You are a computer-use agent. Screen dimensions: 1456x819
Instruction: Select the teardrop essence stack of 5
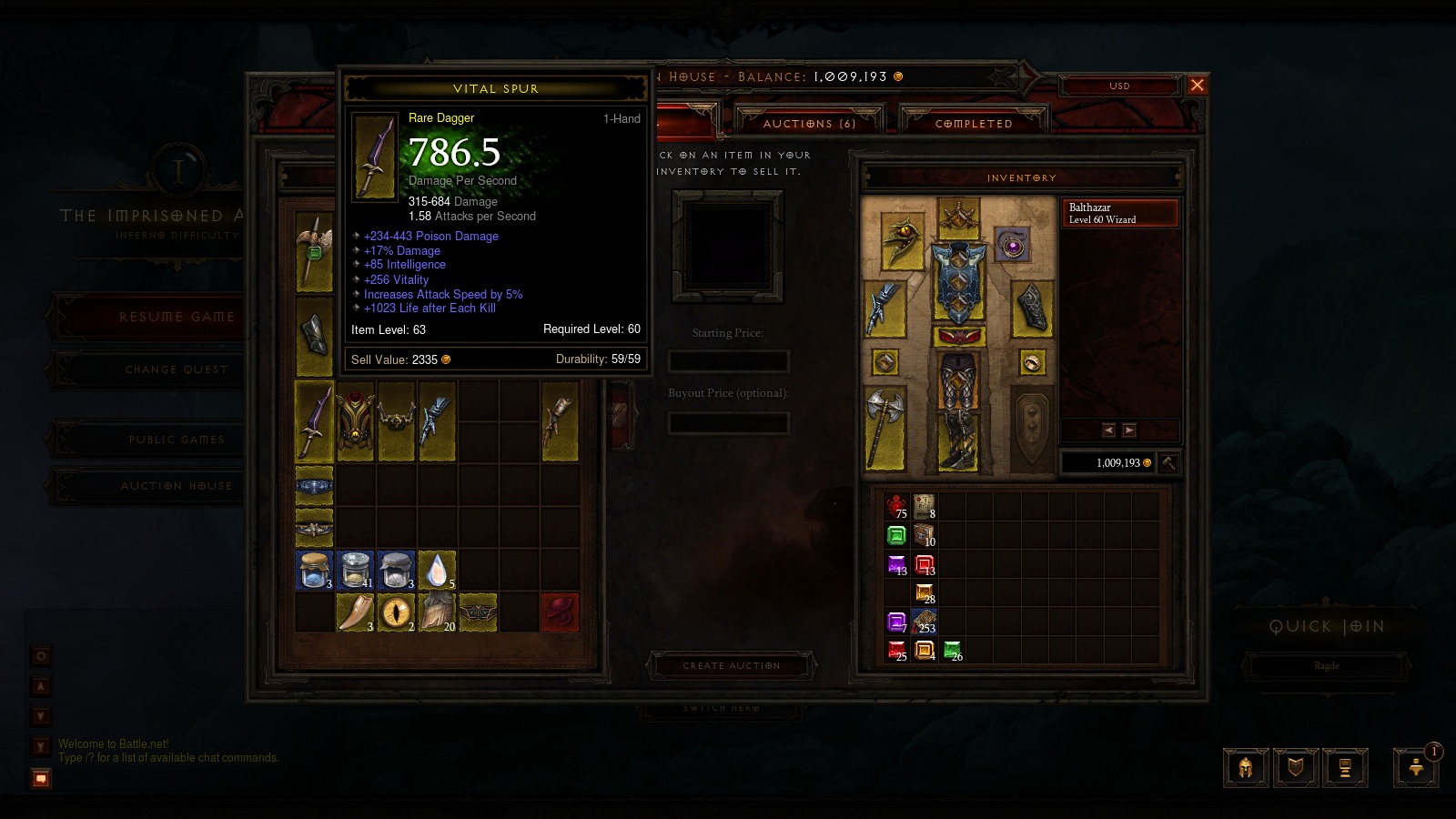[438, 571]
